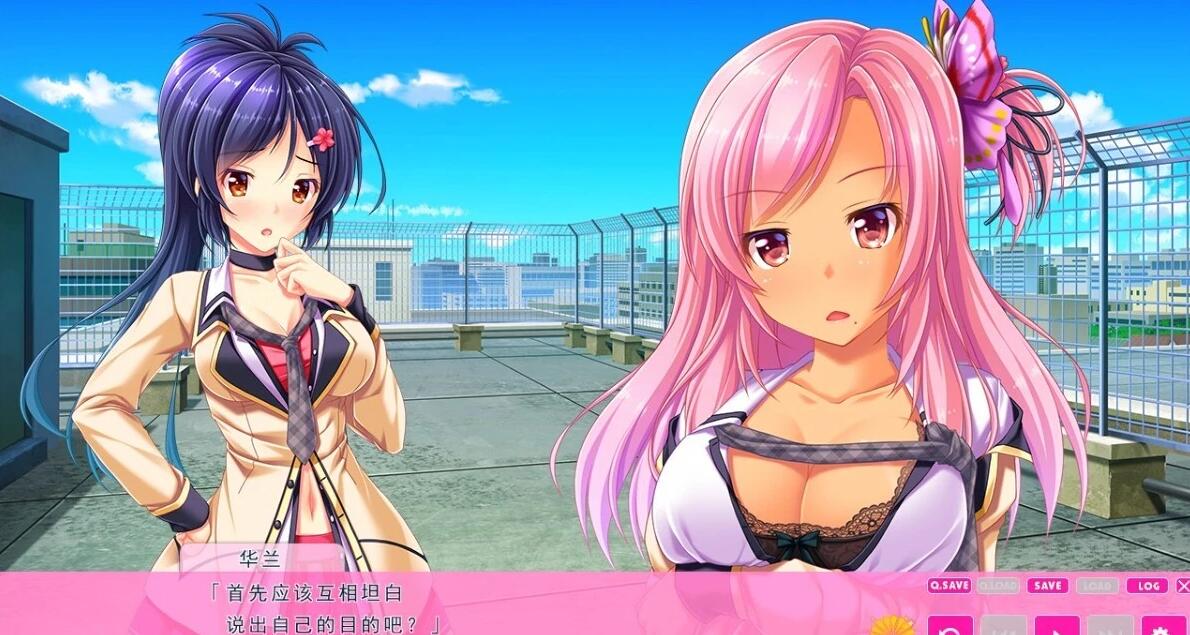Open the SAVE menu

click(x=1047, y=586)
